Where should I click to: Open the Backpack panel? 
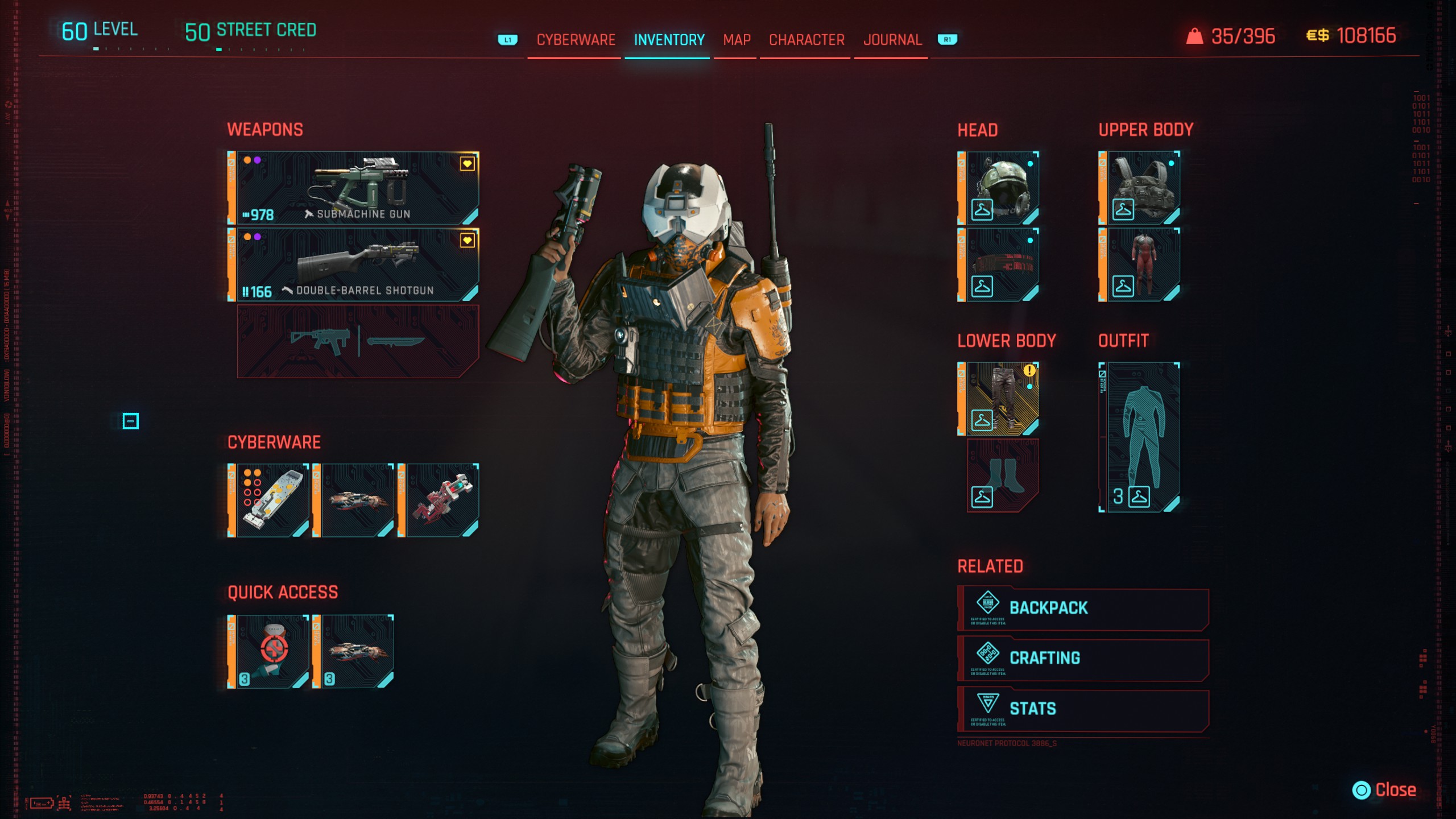coord(1083,609)
